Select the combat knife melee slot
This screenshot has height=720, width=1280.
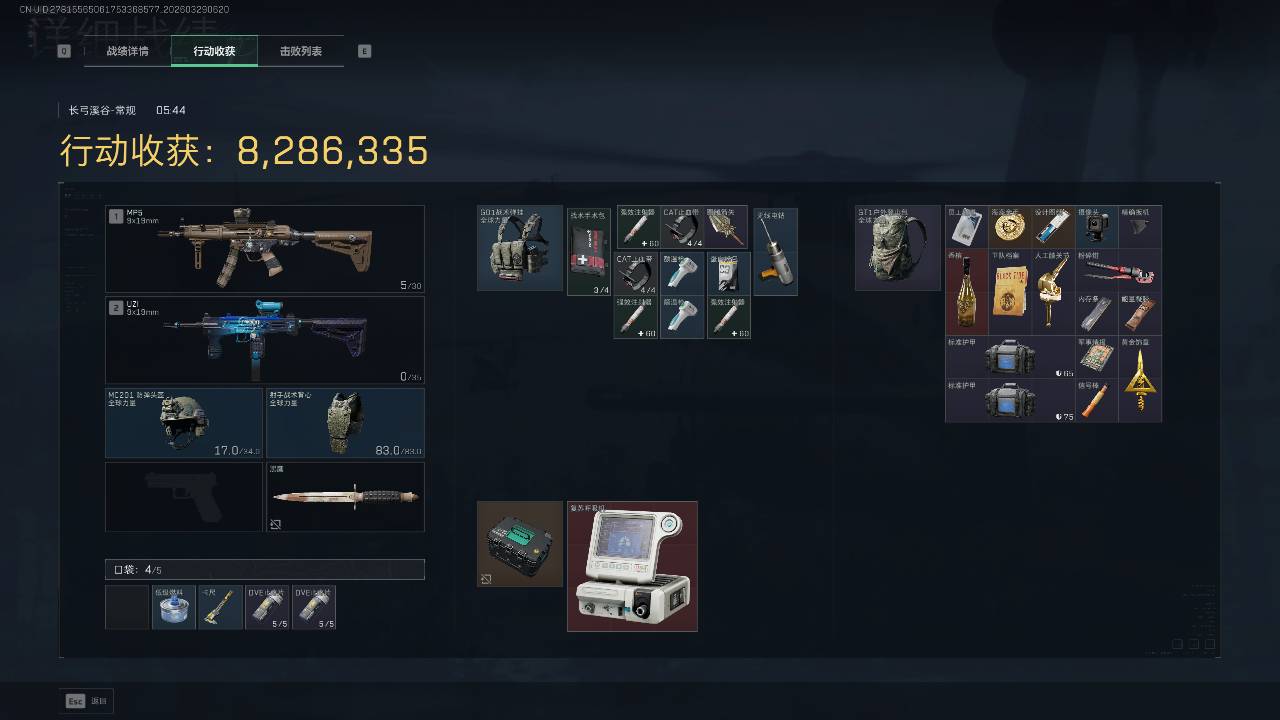(x=345, y=496)
